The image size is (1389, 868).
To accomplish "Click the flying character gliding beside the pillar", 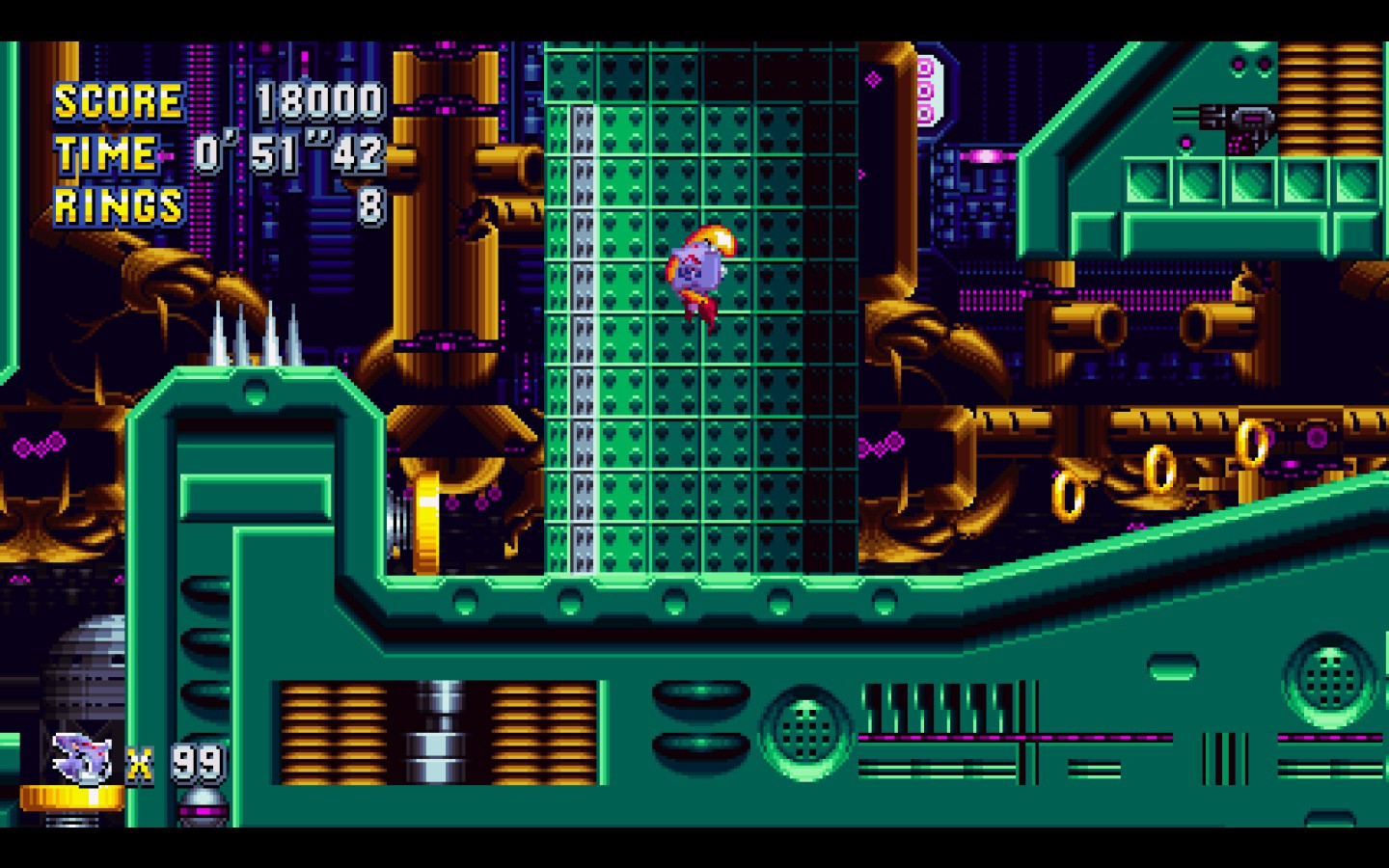I will point(699,270).
